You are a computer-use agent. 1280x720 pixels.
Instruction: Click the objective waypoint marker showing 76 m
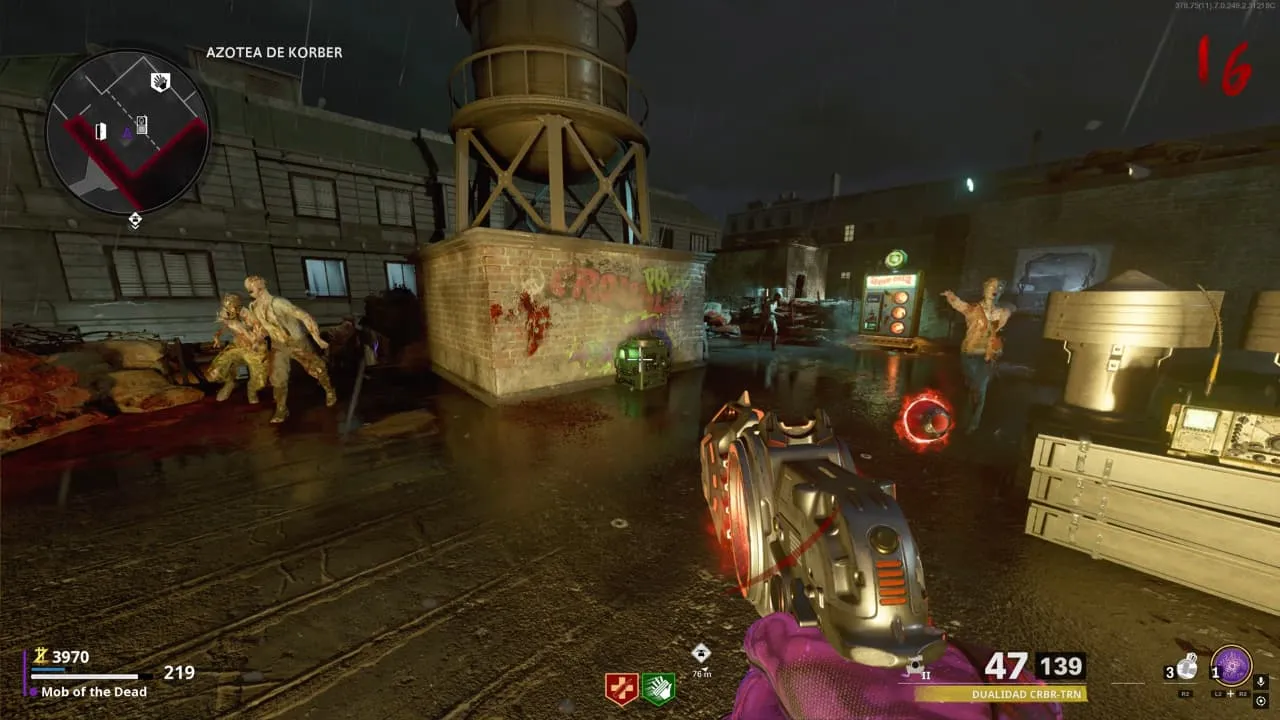coord(701,653)
